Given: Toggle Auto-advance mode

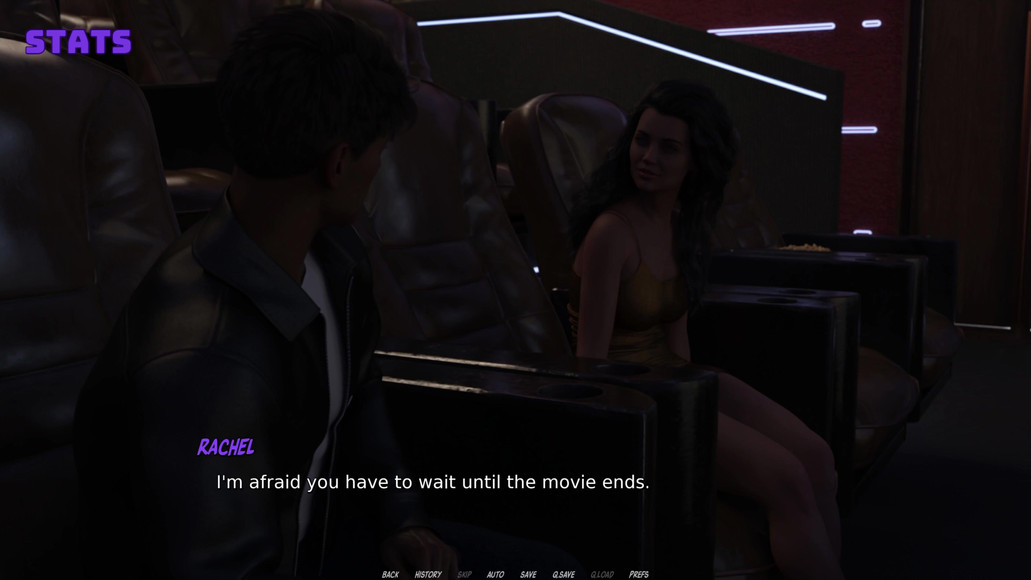Looking at the screenshot, I should [495, 575].
